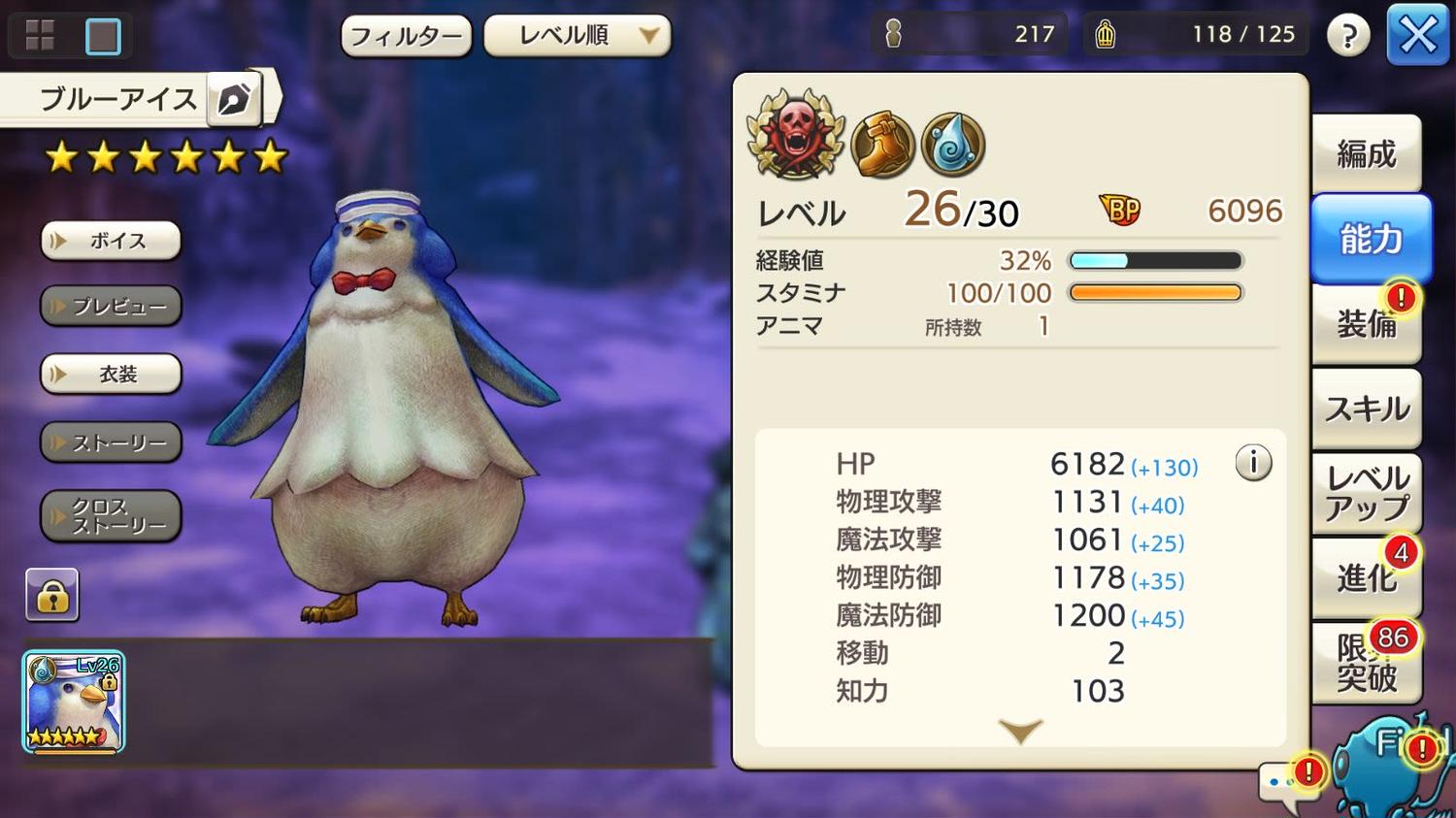Open the help question mark button
1456x818 pixels.
coord(1347,36)
